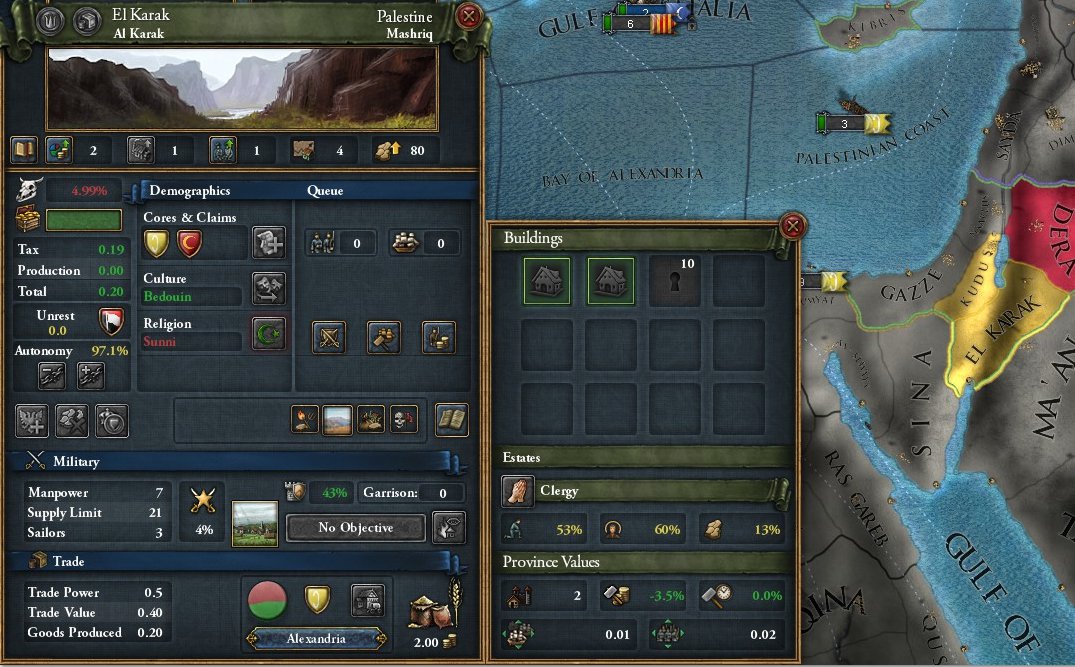The width and height of the screenshot is (1075, 667).
Task: Click the trade company building icon
Action: [368, 601]
